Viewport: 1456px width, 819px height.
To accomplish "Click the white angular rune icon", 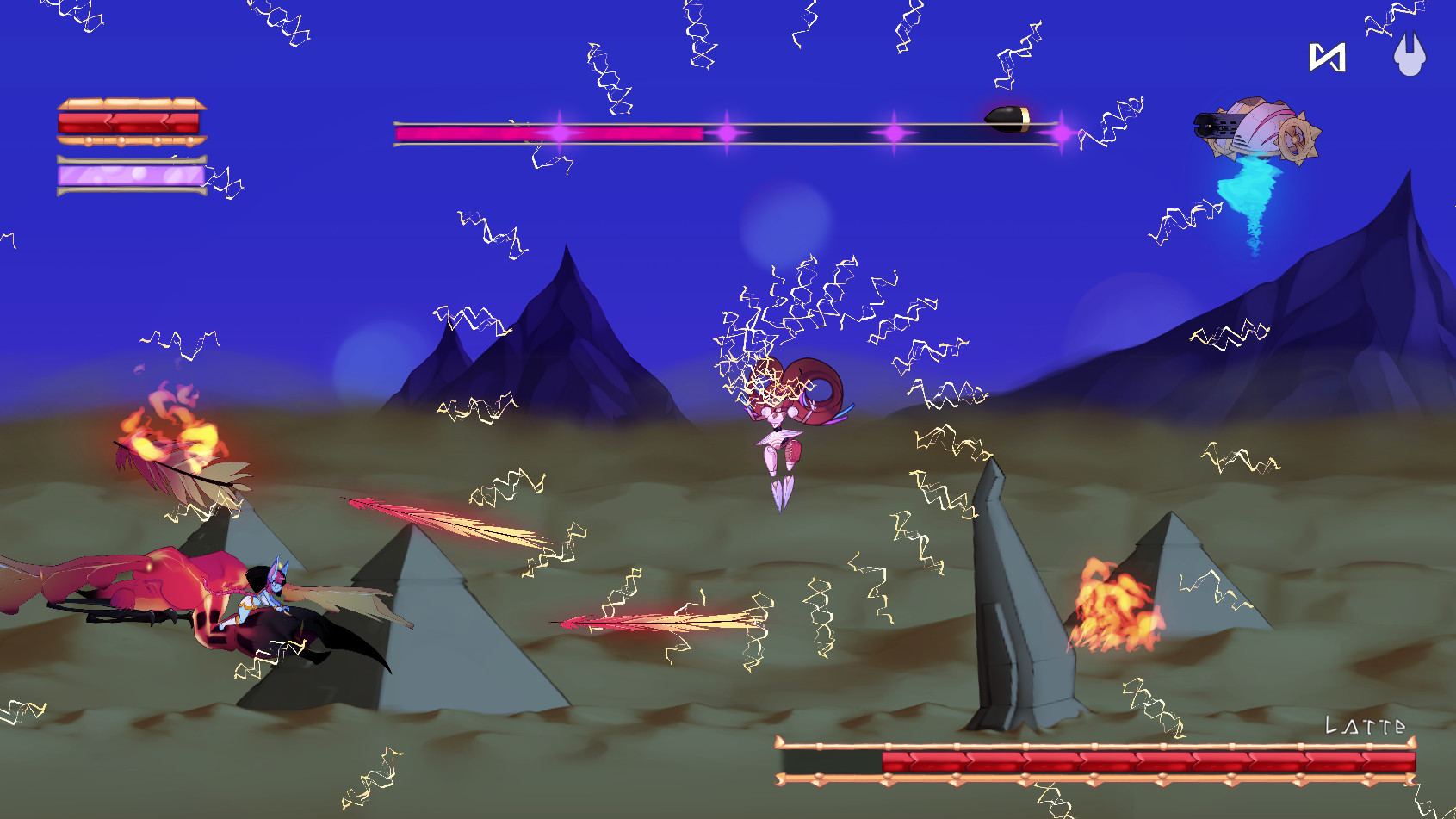I will [x=1327, y=58].
